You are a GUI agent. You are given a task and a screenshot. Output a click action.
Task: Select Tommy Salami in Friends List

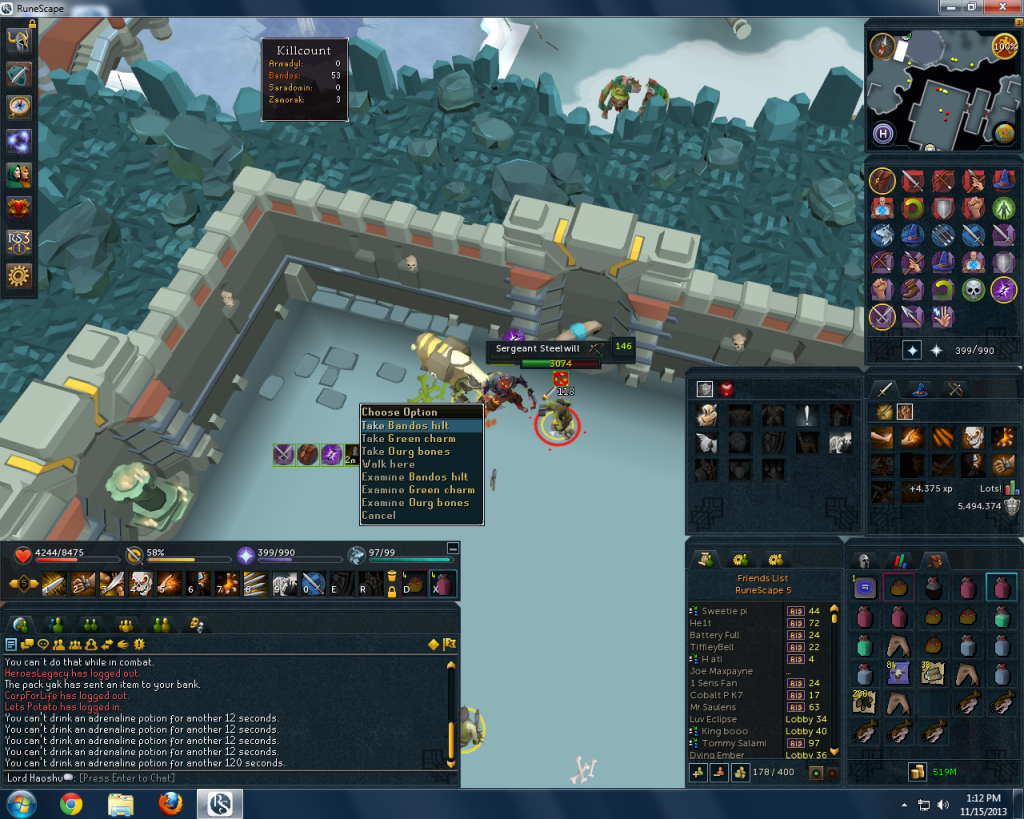pyautogui.click(x=734, y=743)
